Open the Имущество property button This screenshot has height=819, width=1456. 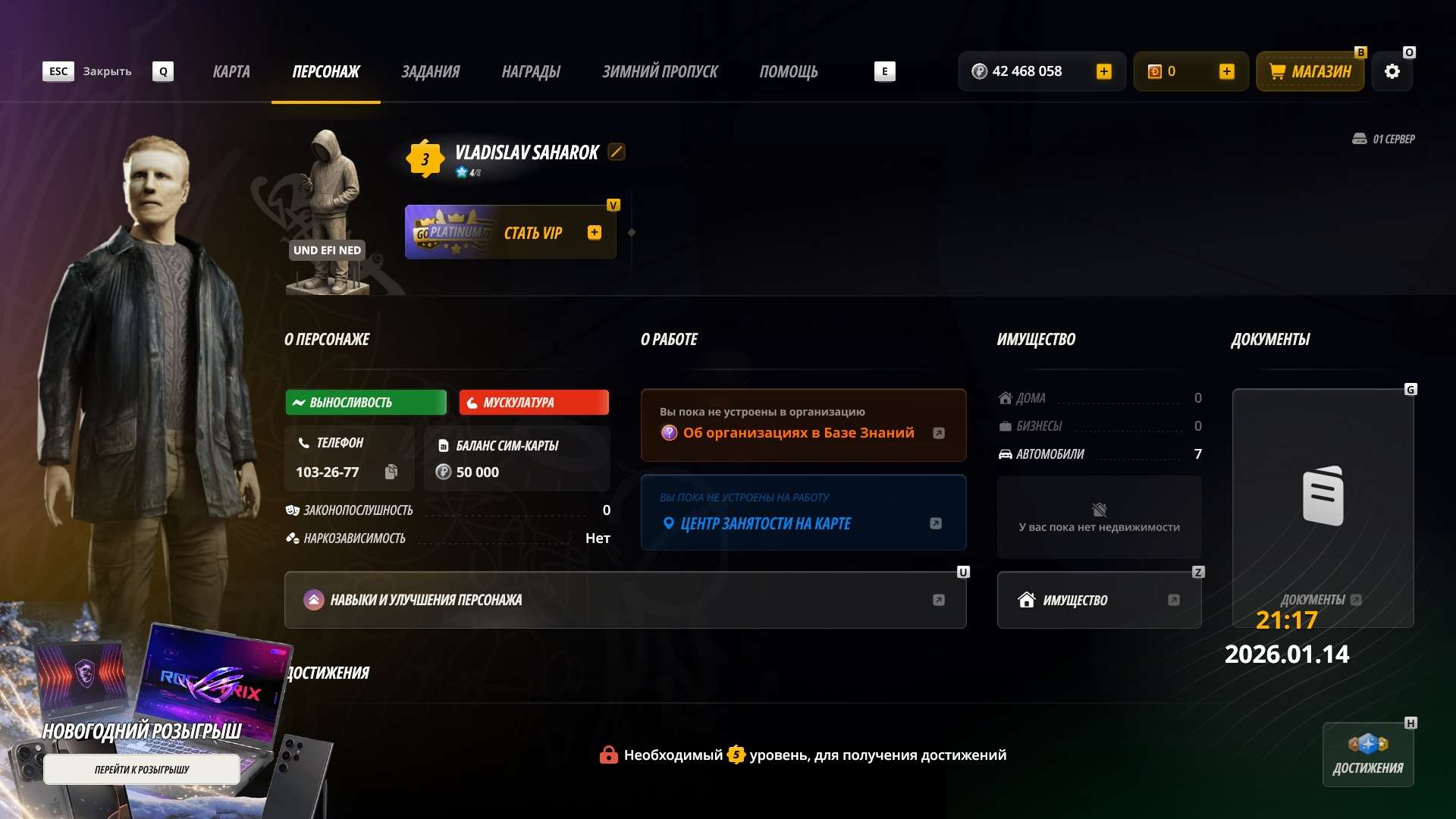(1099, 600)
